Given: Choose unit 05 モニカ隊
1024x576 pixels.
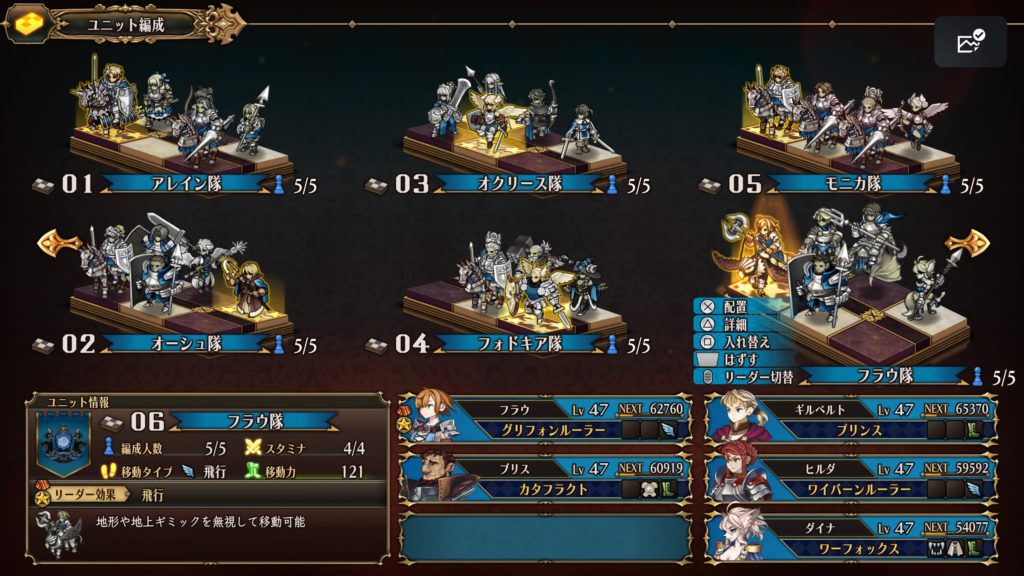Looking at the screenshot, I should pos(843,130).
